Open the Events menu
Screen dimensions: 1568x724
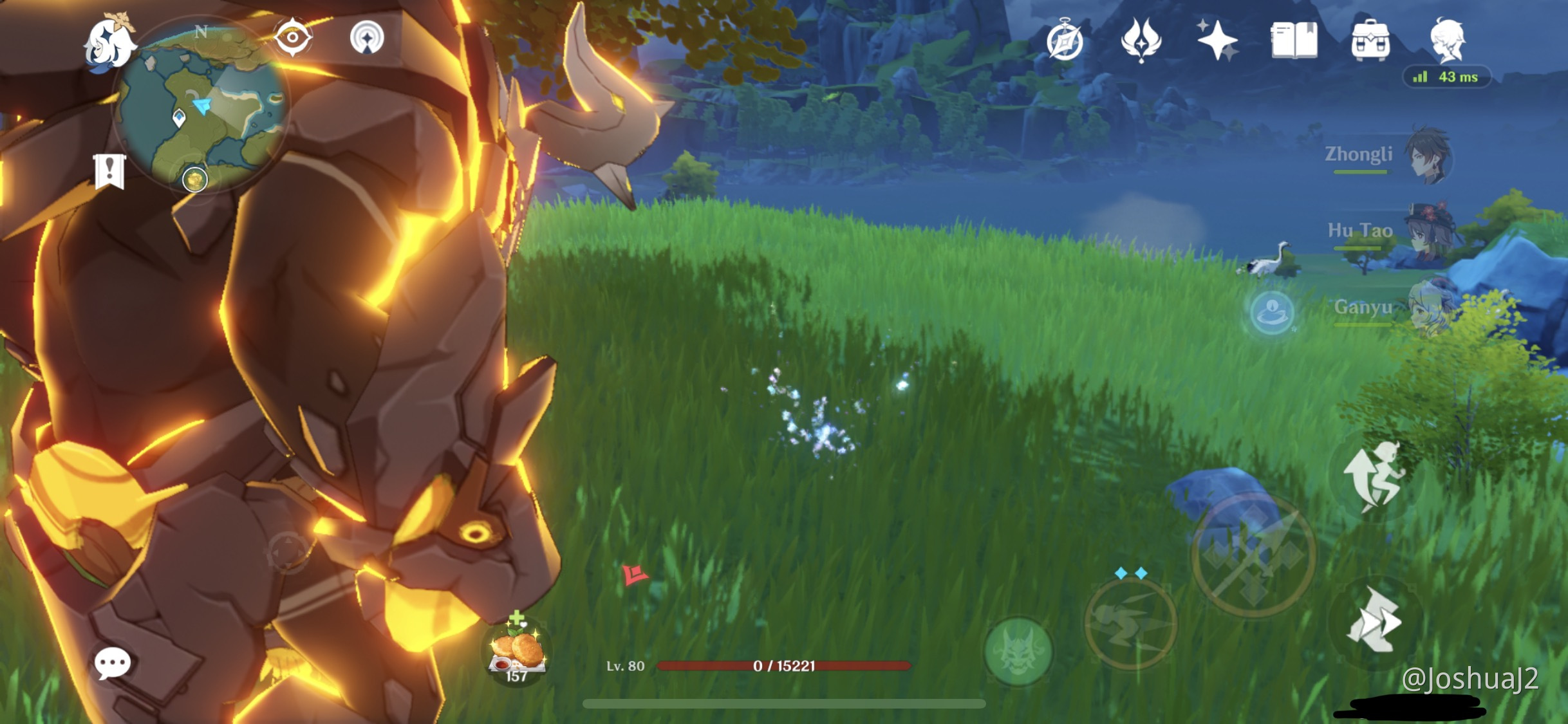(x=1141, y=40)
